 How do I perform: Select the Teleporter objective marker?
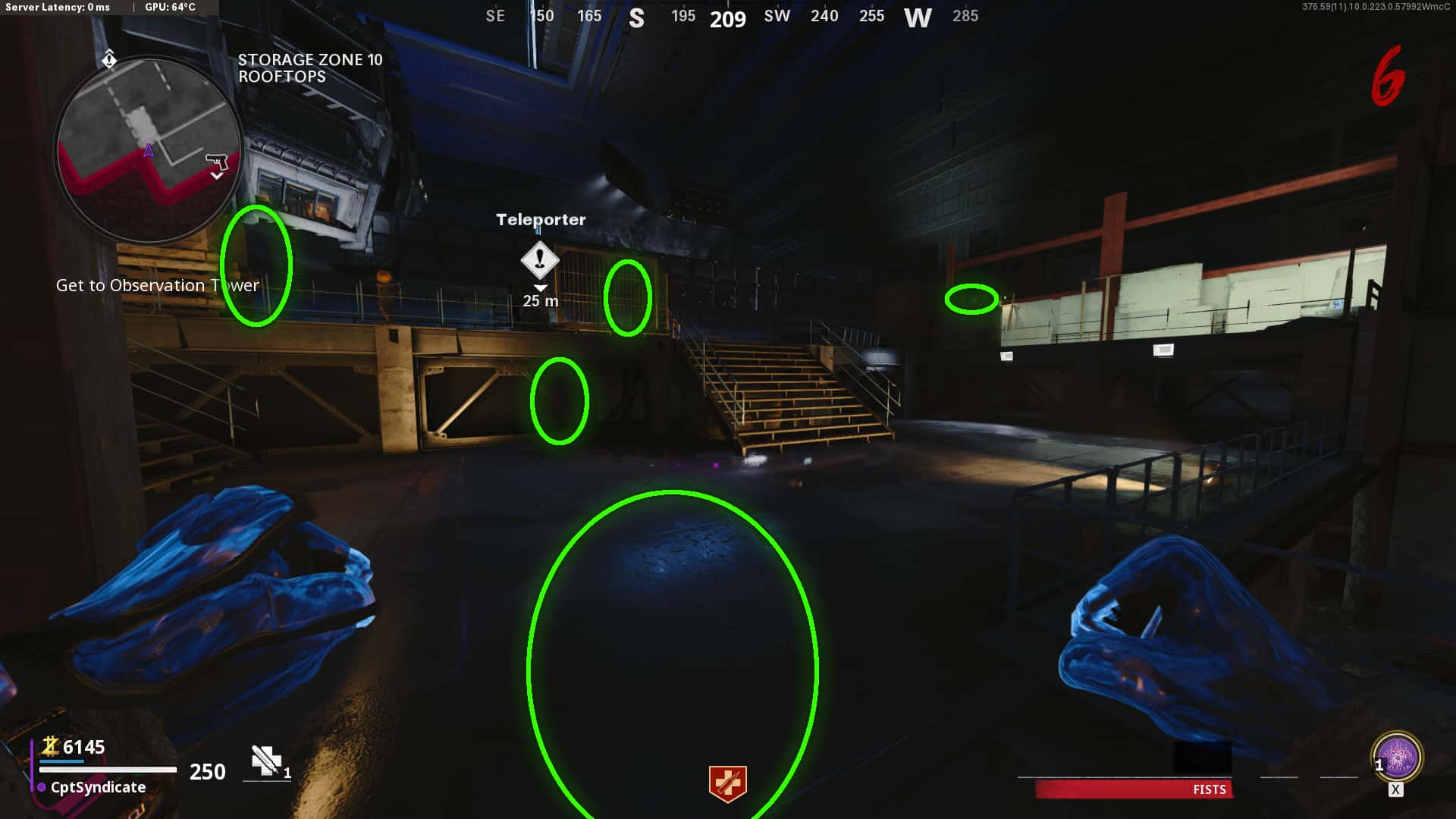pos(539,260)
